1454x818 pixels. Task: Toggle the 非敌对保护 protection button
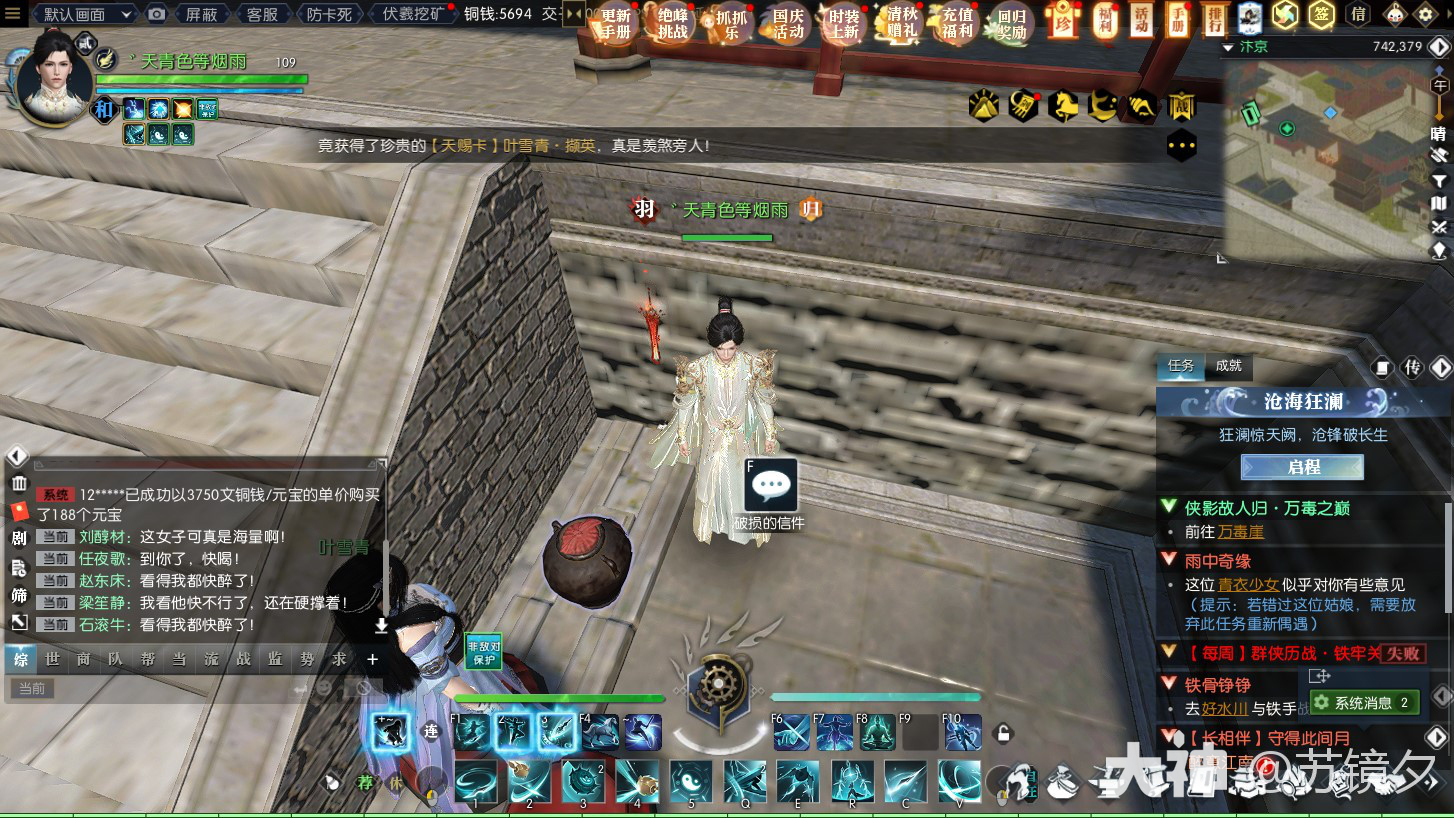point(483,652)
